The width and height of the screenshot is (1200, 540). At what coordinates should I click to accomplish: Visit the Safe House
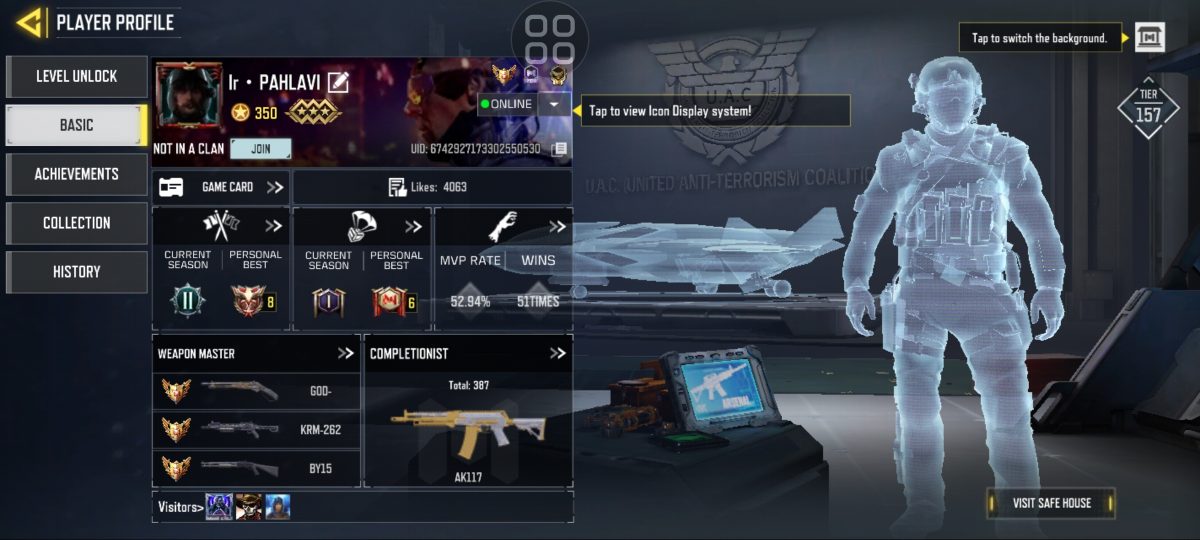(x=1050, y=503)
